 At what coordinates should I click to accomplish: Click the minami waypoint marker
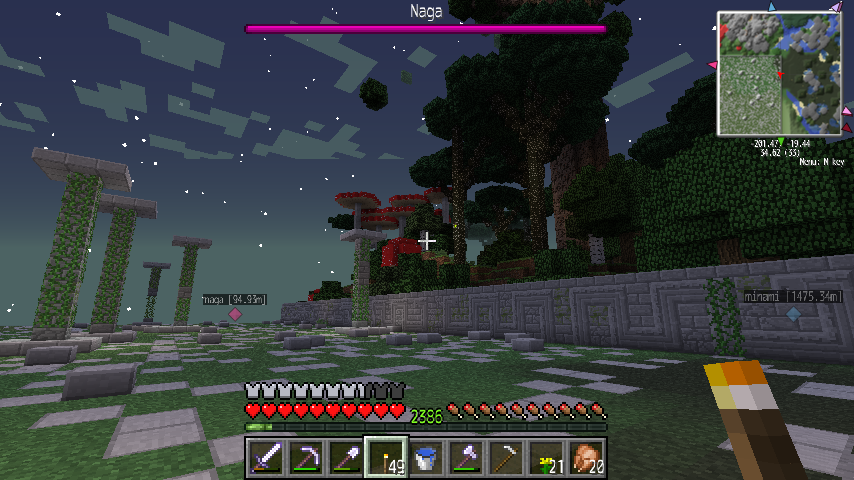(793, 313)
